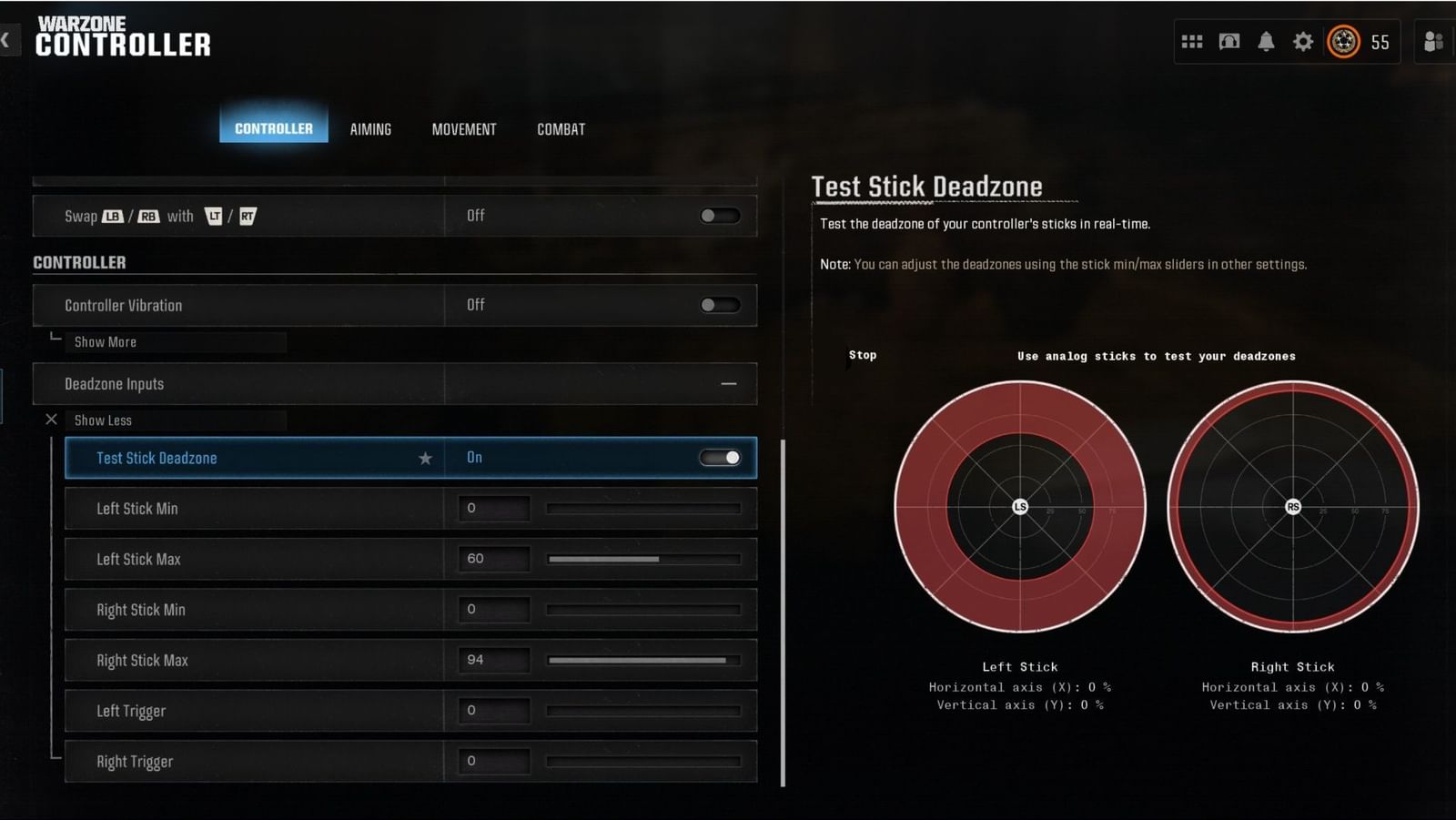Click the star icon beside Test Stick Deadzone
Image resolution: width=1456 pixels, height=820 pixels.
[x=425, y=458]
